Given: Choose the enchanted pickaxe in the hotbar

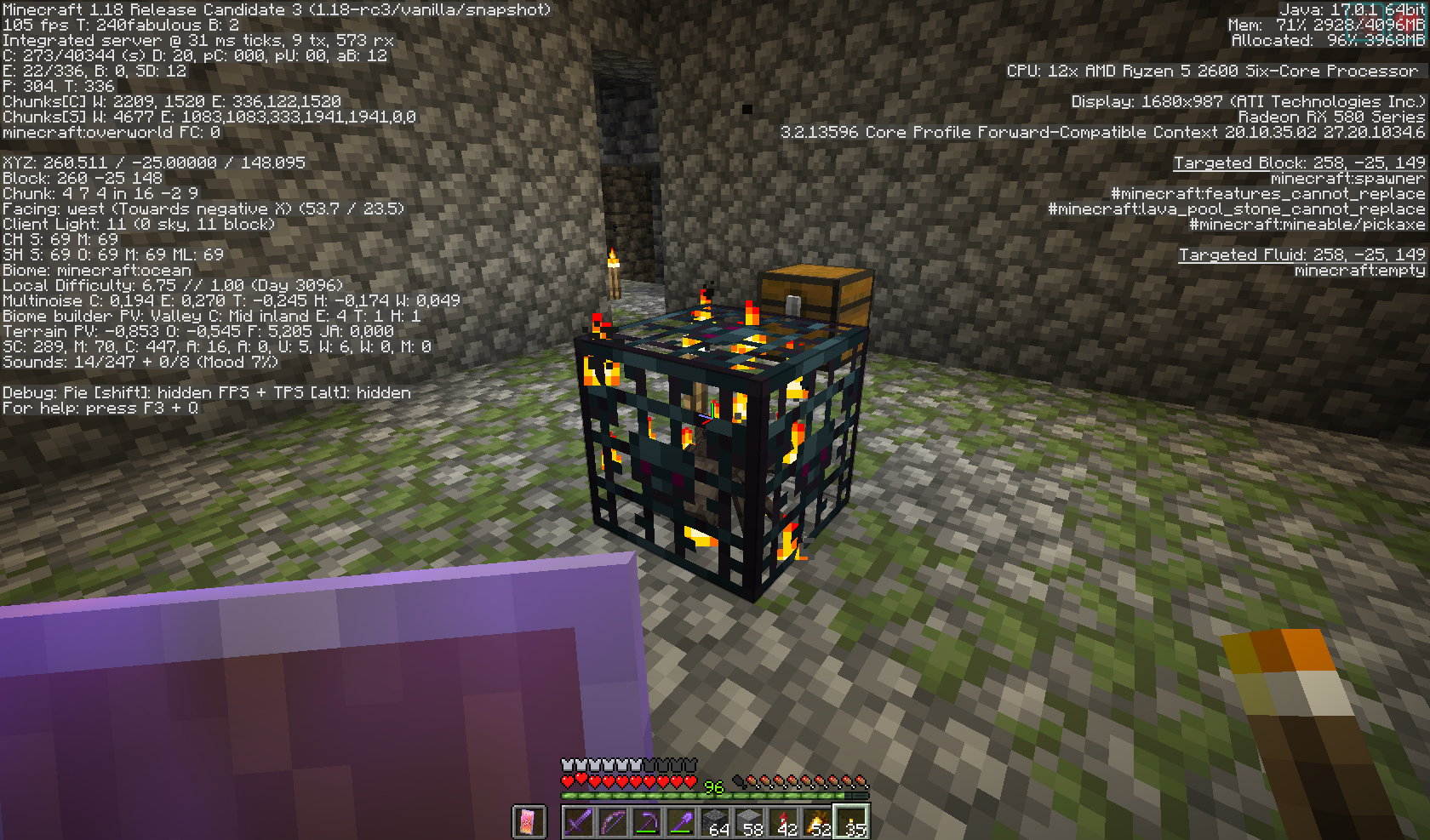Looking at the screenshot, I should [x=647, y=822].
